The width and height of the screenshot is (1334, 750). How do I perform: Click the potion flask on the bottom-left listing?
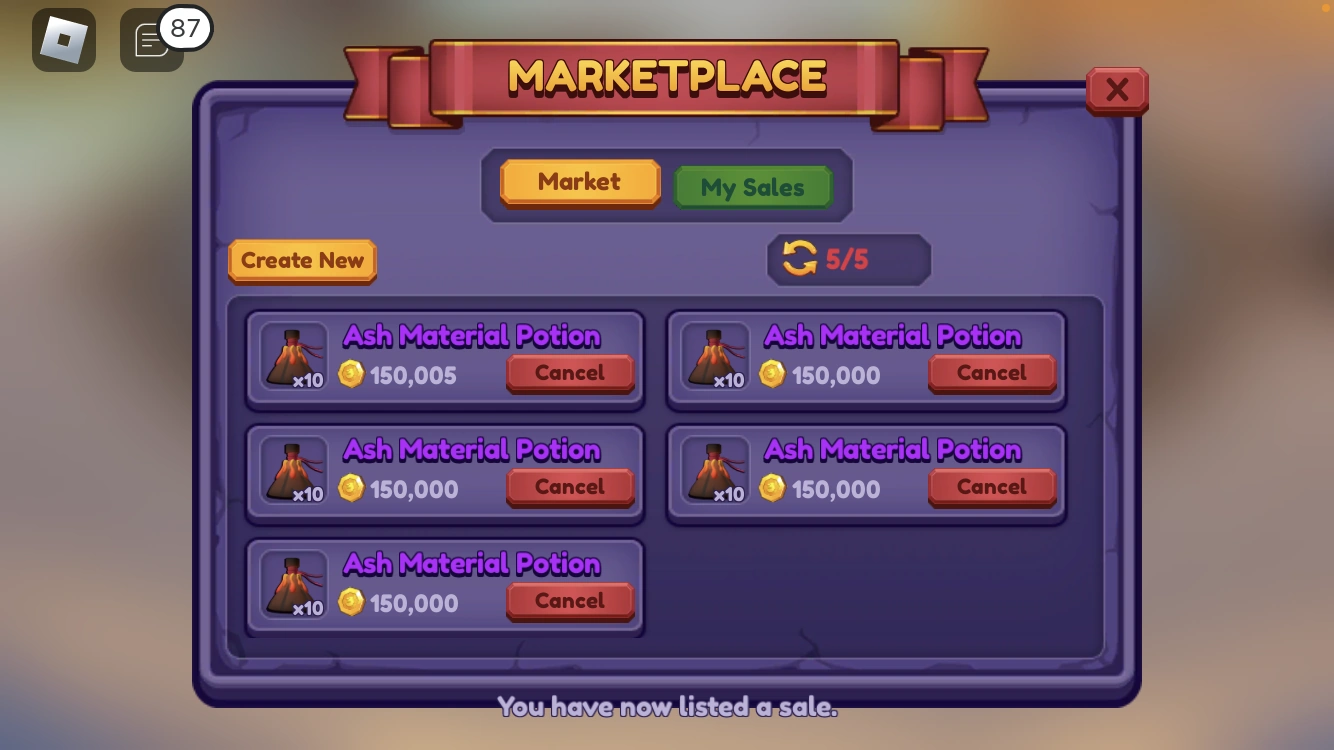tap(292, 584)
